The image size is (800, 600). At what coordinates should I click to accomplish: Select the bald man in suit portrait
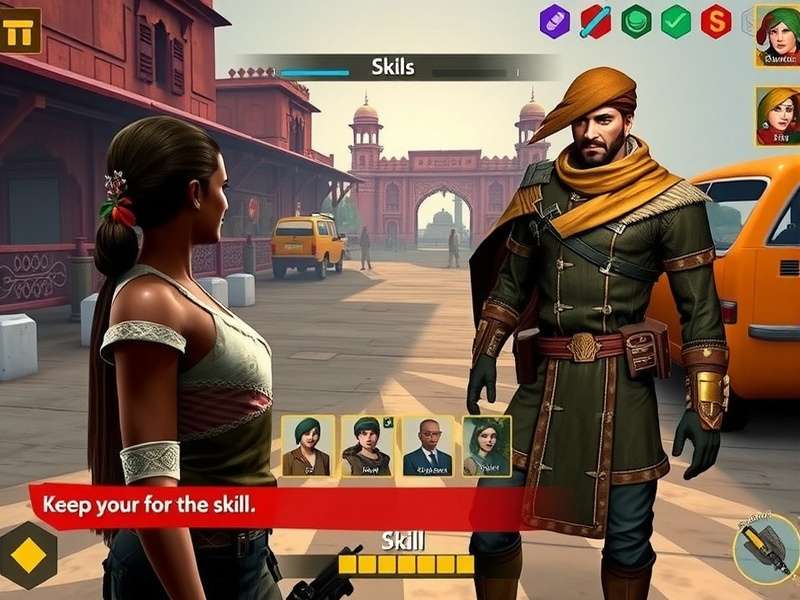[427, 446]
